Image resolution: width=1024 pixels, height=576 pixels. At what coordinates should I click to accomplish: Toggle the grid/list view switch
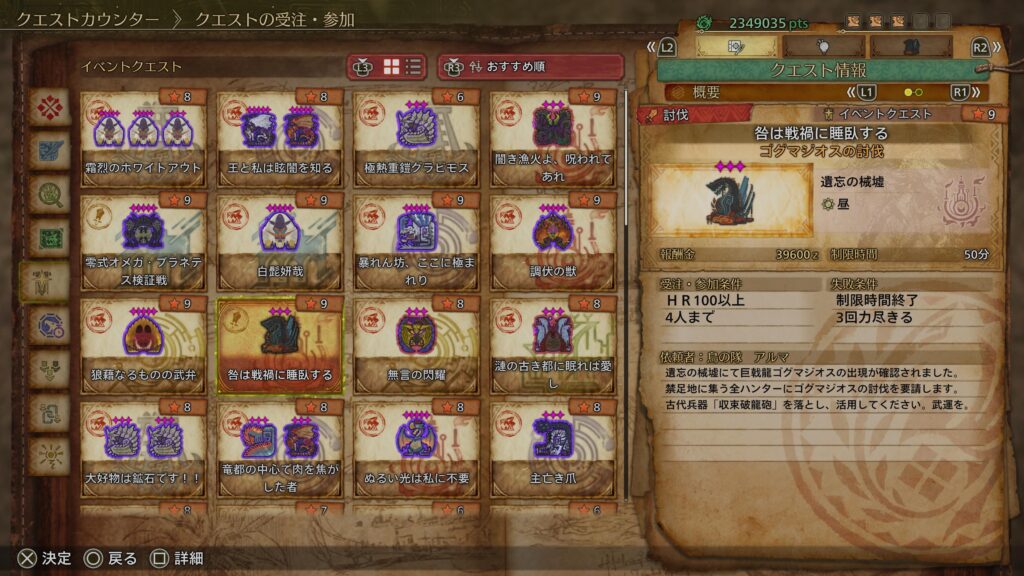400,67
